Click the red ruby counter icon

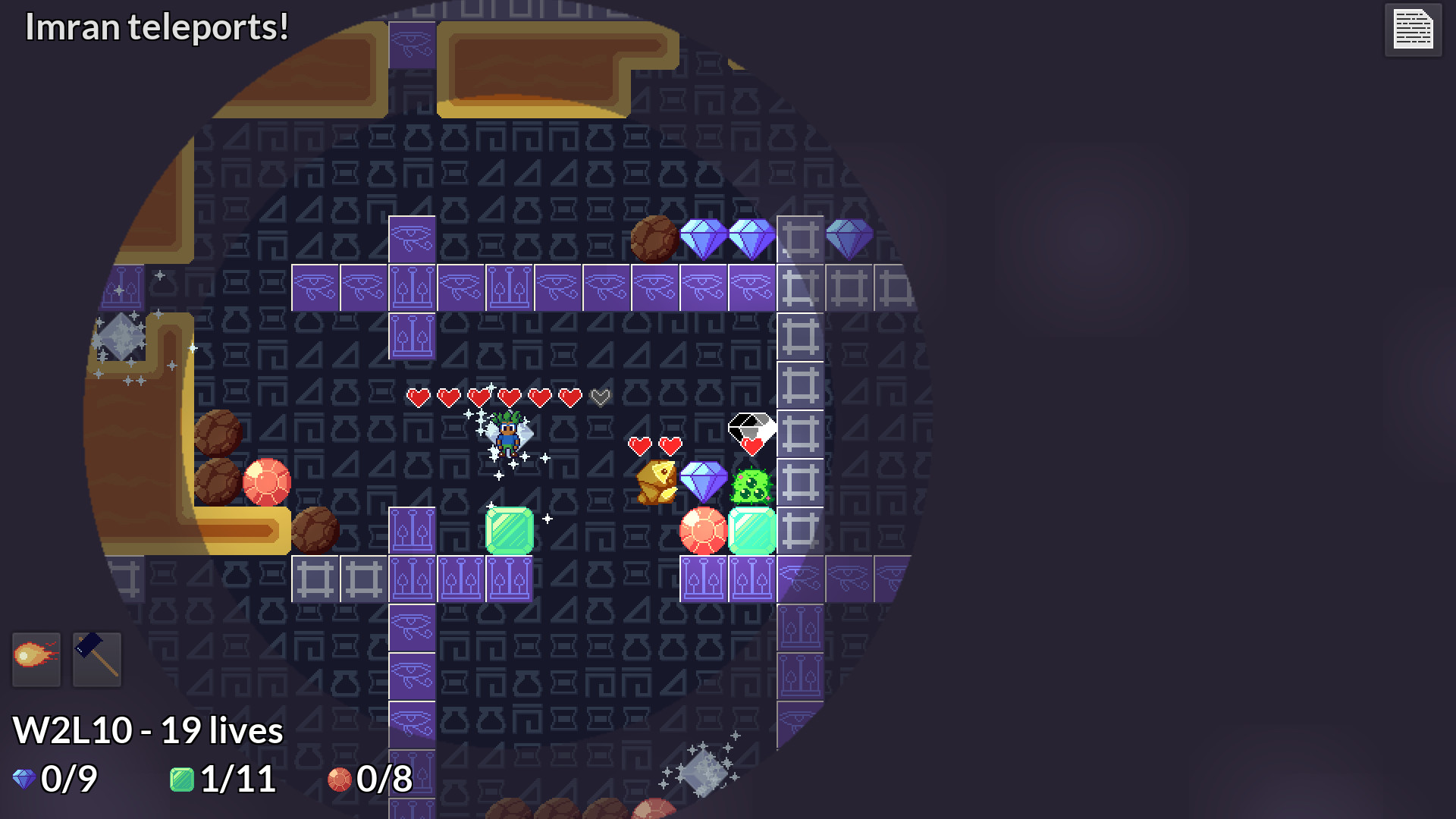(340, 779)
